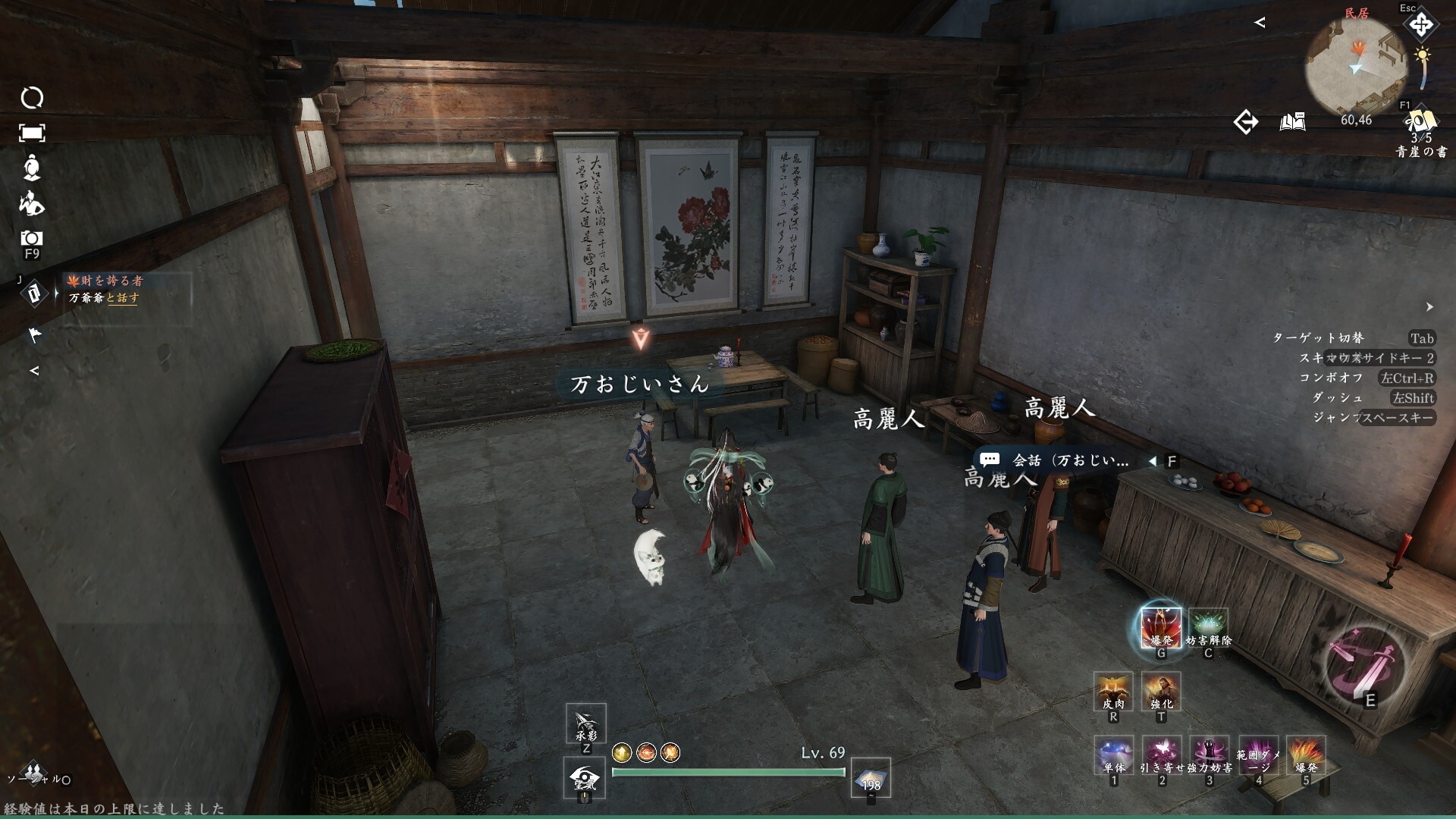
Task: Open the 青崖の書 guide book
Action: 1420,123
